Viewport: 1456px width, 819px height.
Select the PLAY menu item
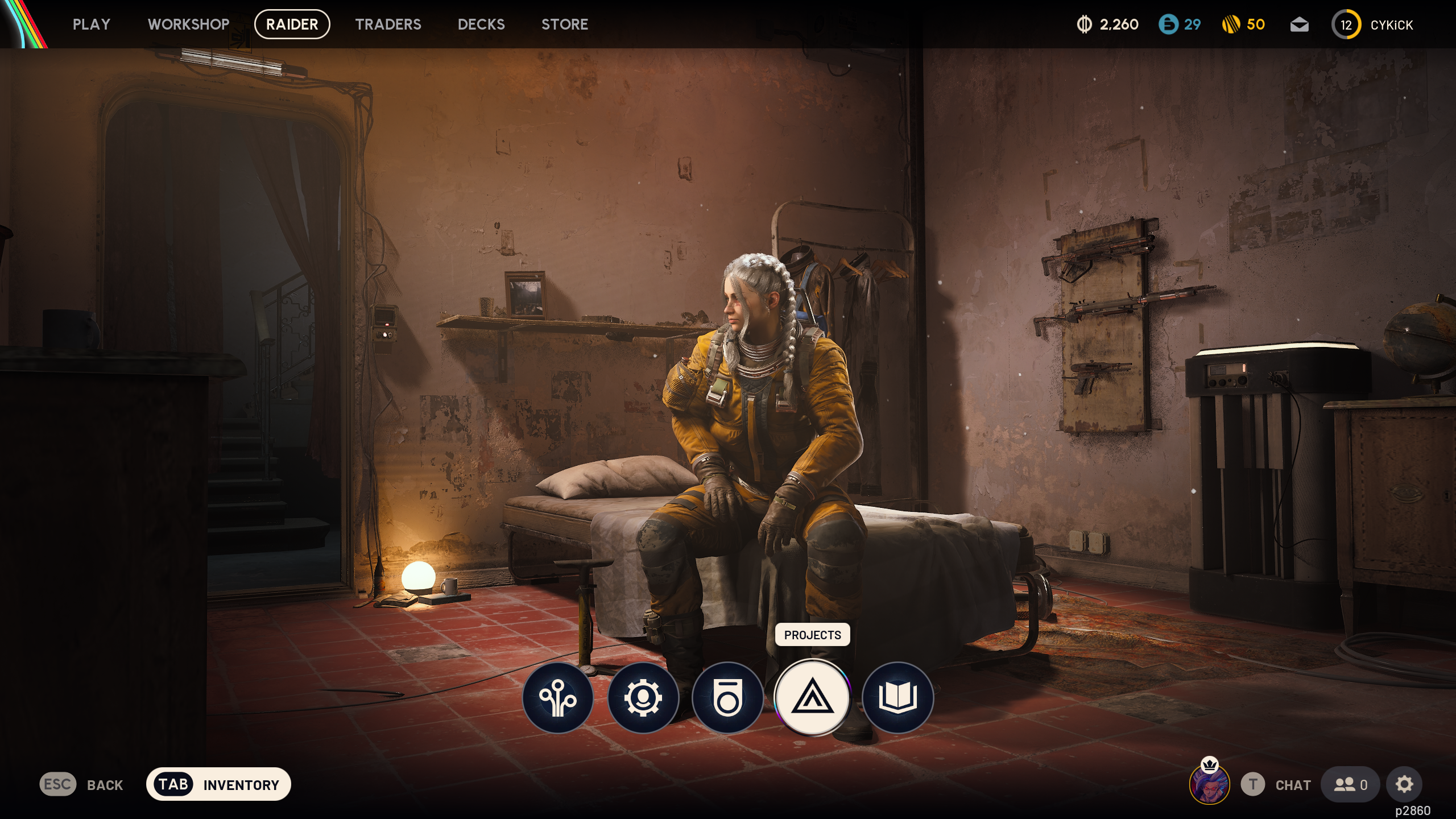(92, 24)
